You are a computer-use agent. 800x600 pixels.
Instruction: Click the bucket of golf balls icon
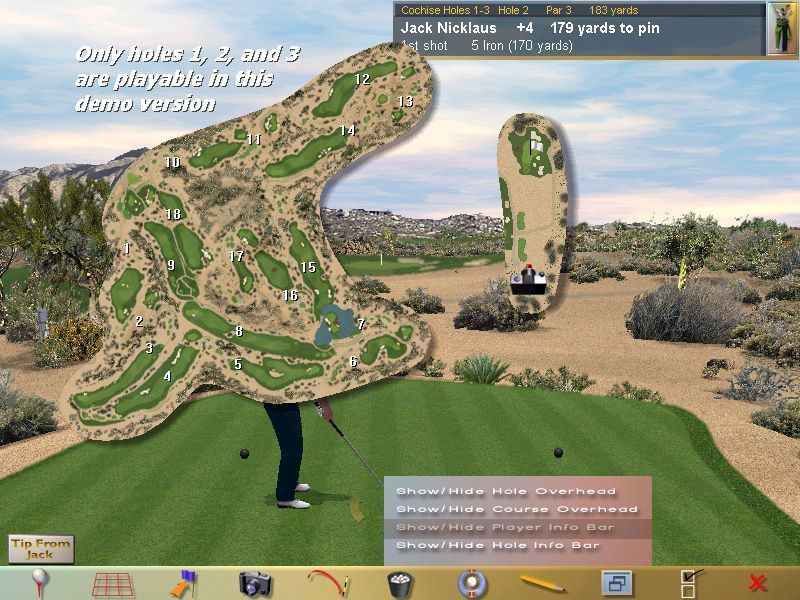coord(399,583)
